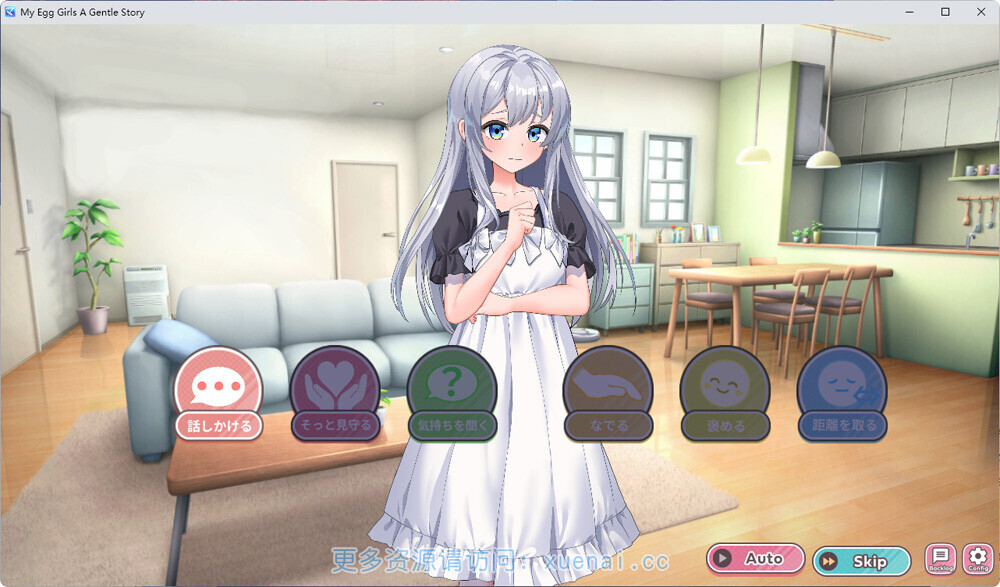
Task: Activate the Skip button
Action: (x=861, y=561)
